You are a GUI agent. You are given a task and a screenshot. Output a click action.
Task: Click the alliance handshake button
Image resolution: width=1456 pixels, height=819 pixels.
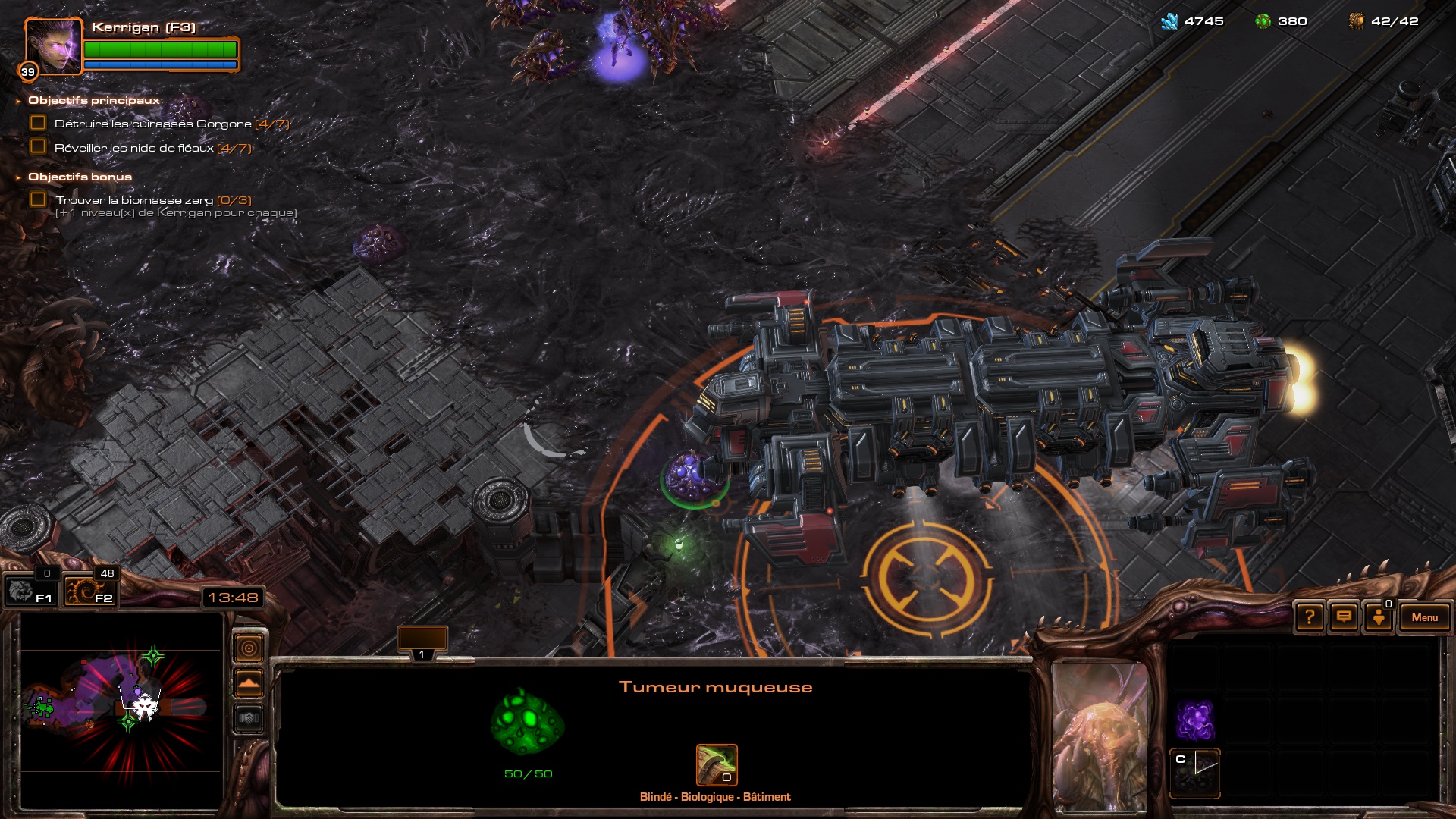click(x=249, y=717)
